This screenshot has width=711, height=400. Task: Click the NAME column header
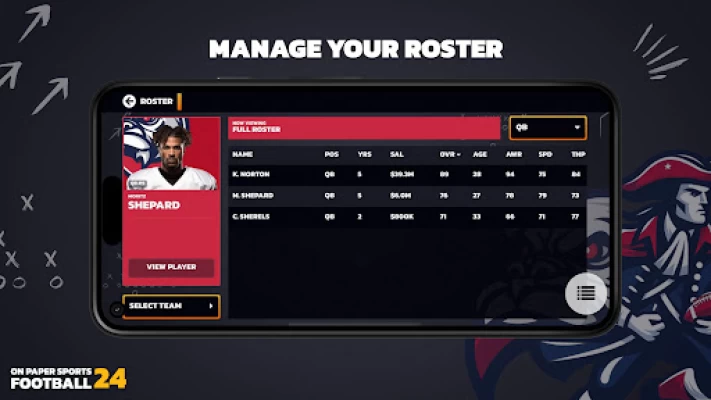click(242, 155)
